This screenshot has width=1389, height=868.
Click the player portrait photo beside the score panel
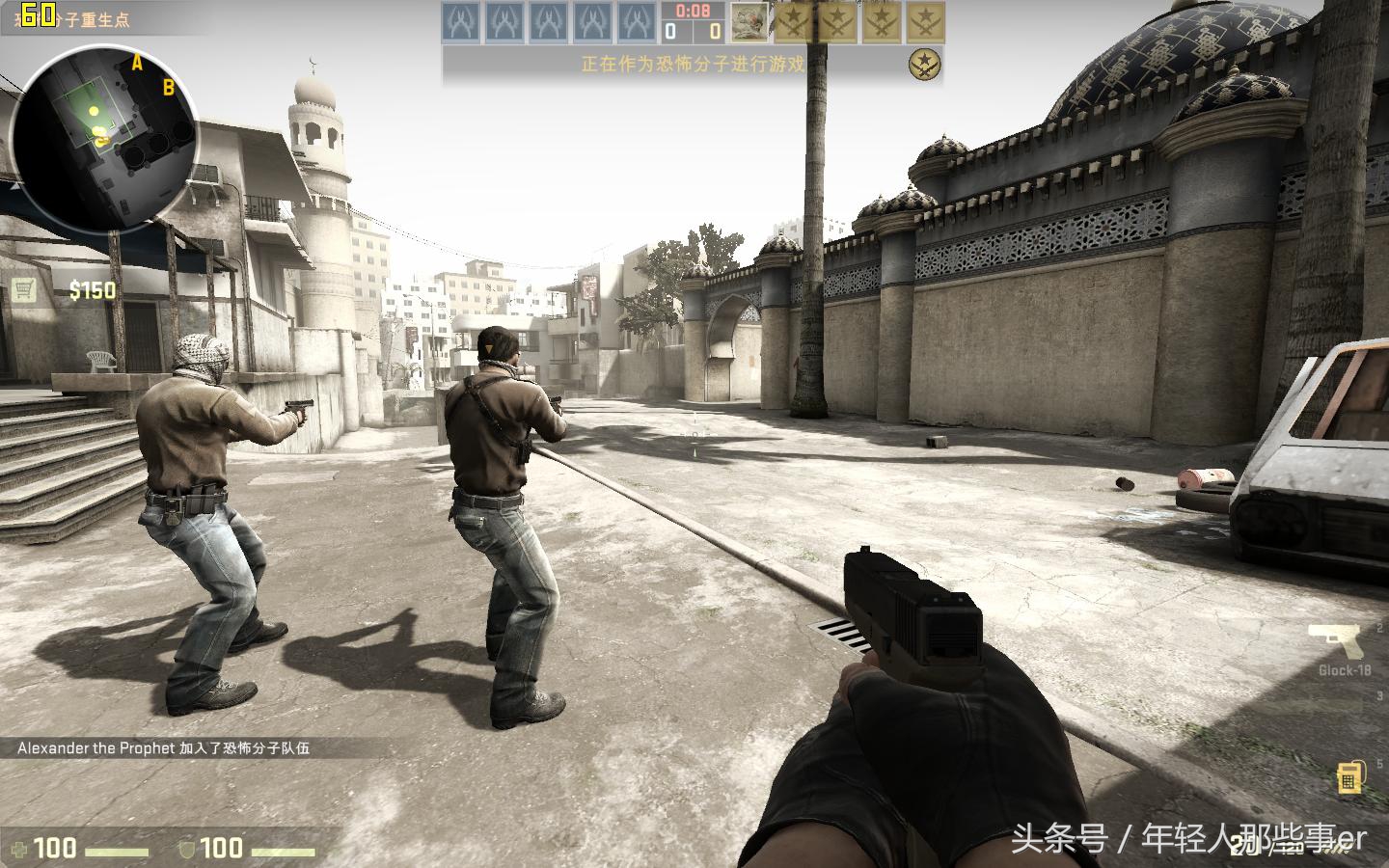pyautogui.click(x=750, y=21)
